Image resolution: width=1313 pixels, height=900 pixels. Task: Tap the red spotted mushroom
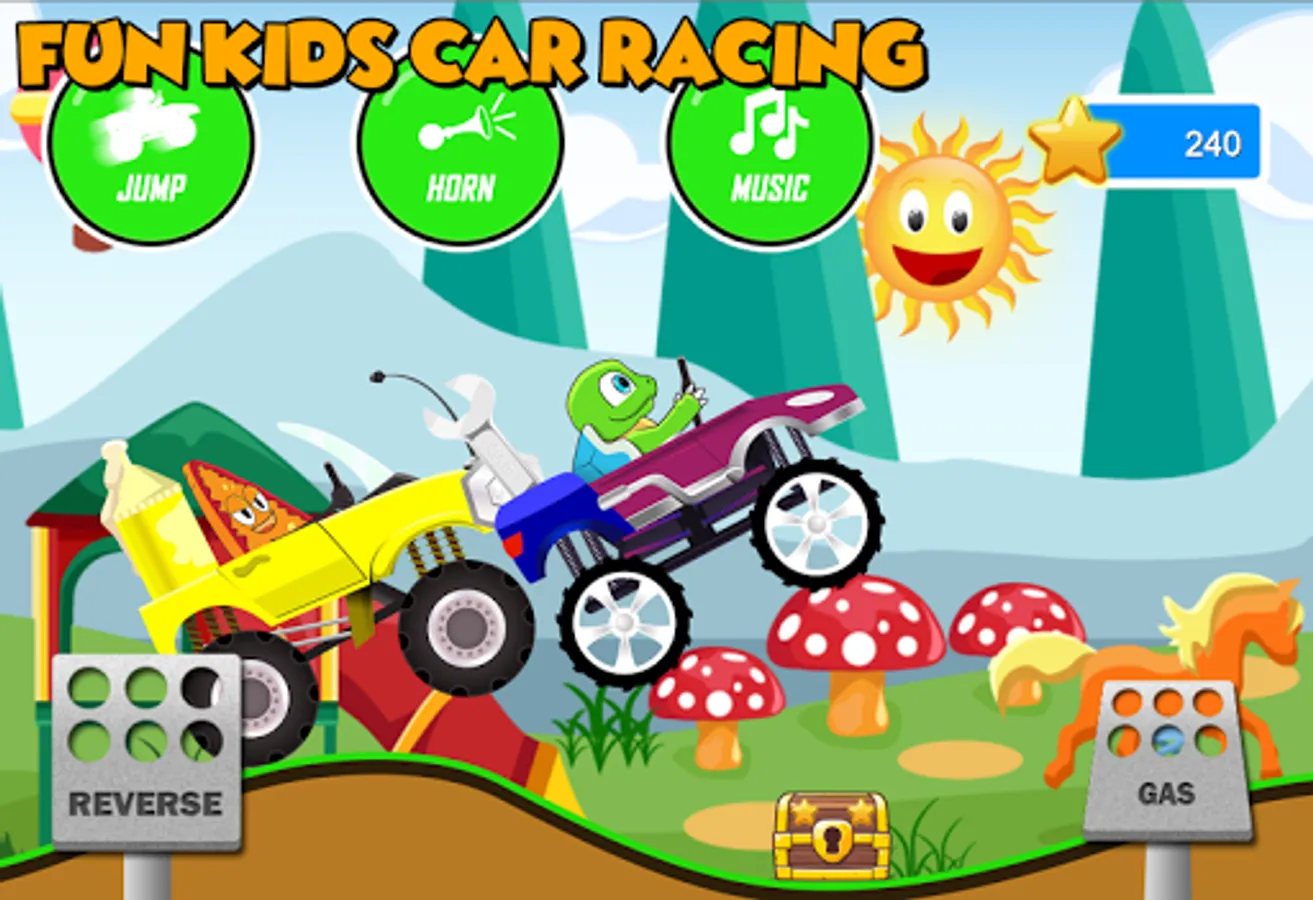tap(855, 630)
